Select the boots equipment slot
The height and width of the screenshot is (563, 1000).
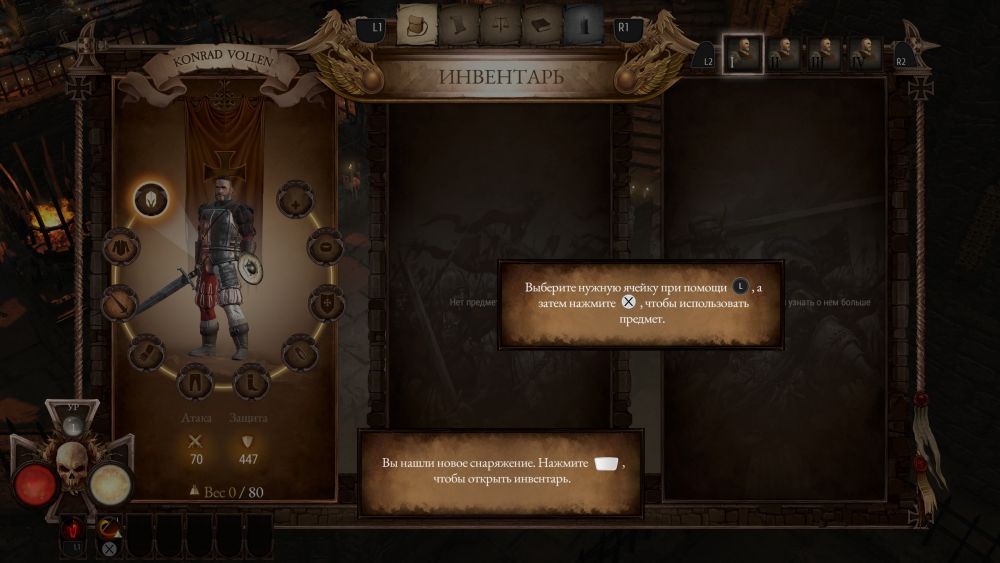click(x=251, y=381)
